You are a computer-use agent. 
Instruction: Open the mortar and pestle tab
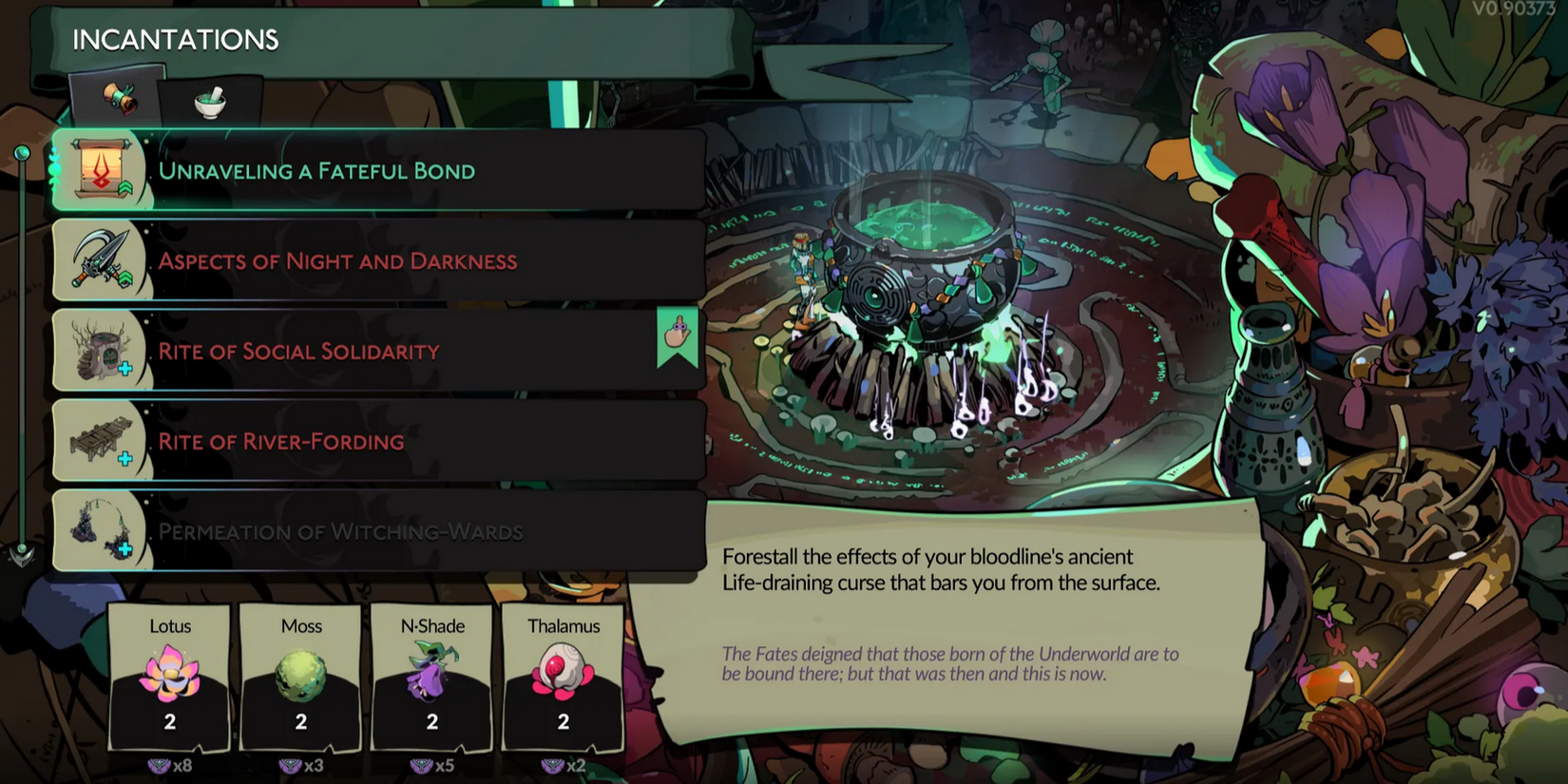click(x=210, y=102)
